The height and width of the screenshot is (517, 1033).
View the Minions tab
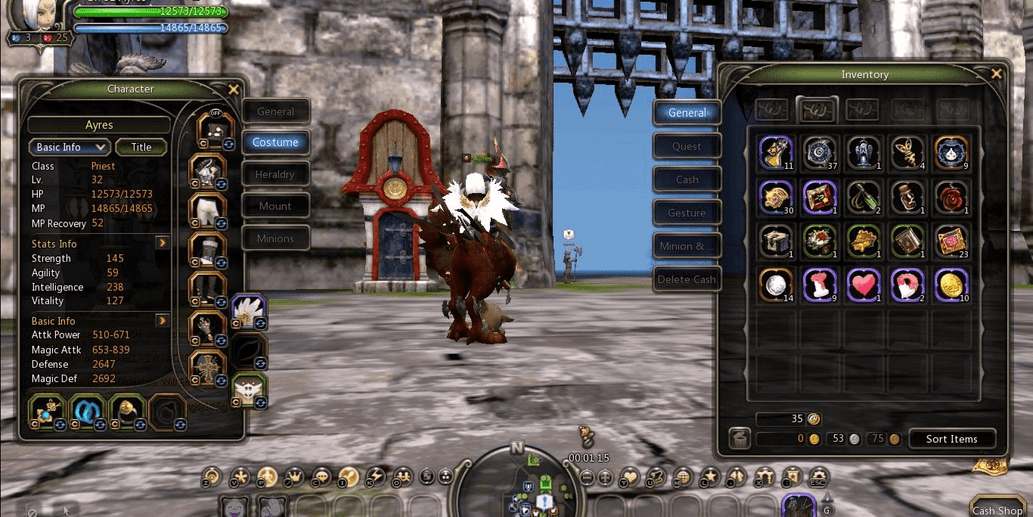click(275, 238)
